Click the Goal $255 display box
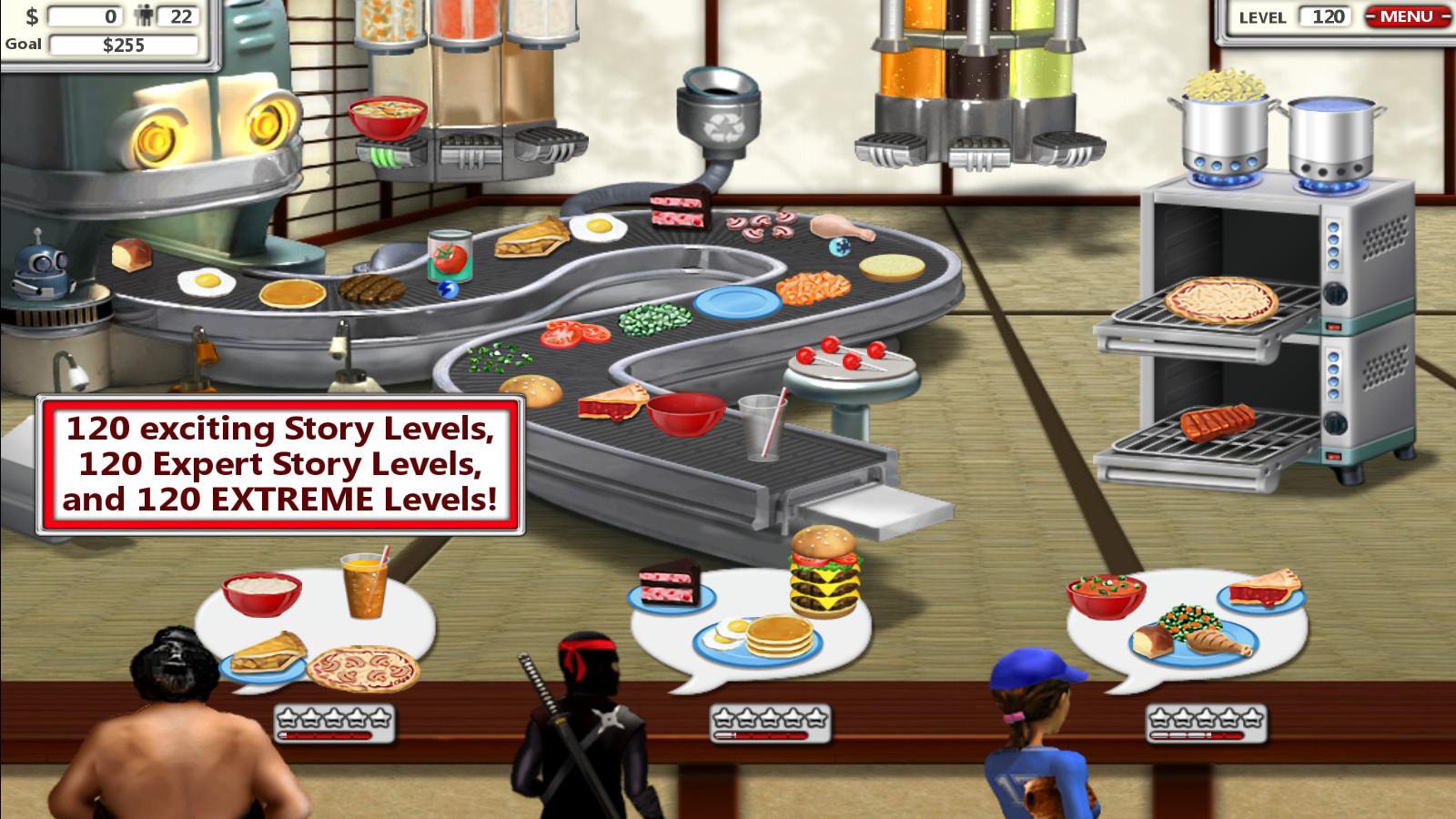This screenshot has width=1456, height=819. coord(126,44)
